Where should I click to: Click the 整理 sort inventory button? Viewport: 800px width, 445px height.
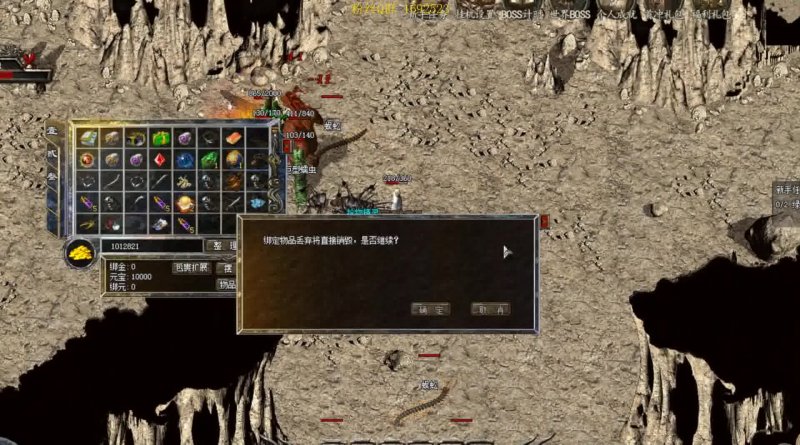pos(222,246)
